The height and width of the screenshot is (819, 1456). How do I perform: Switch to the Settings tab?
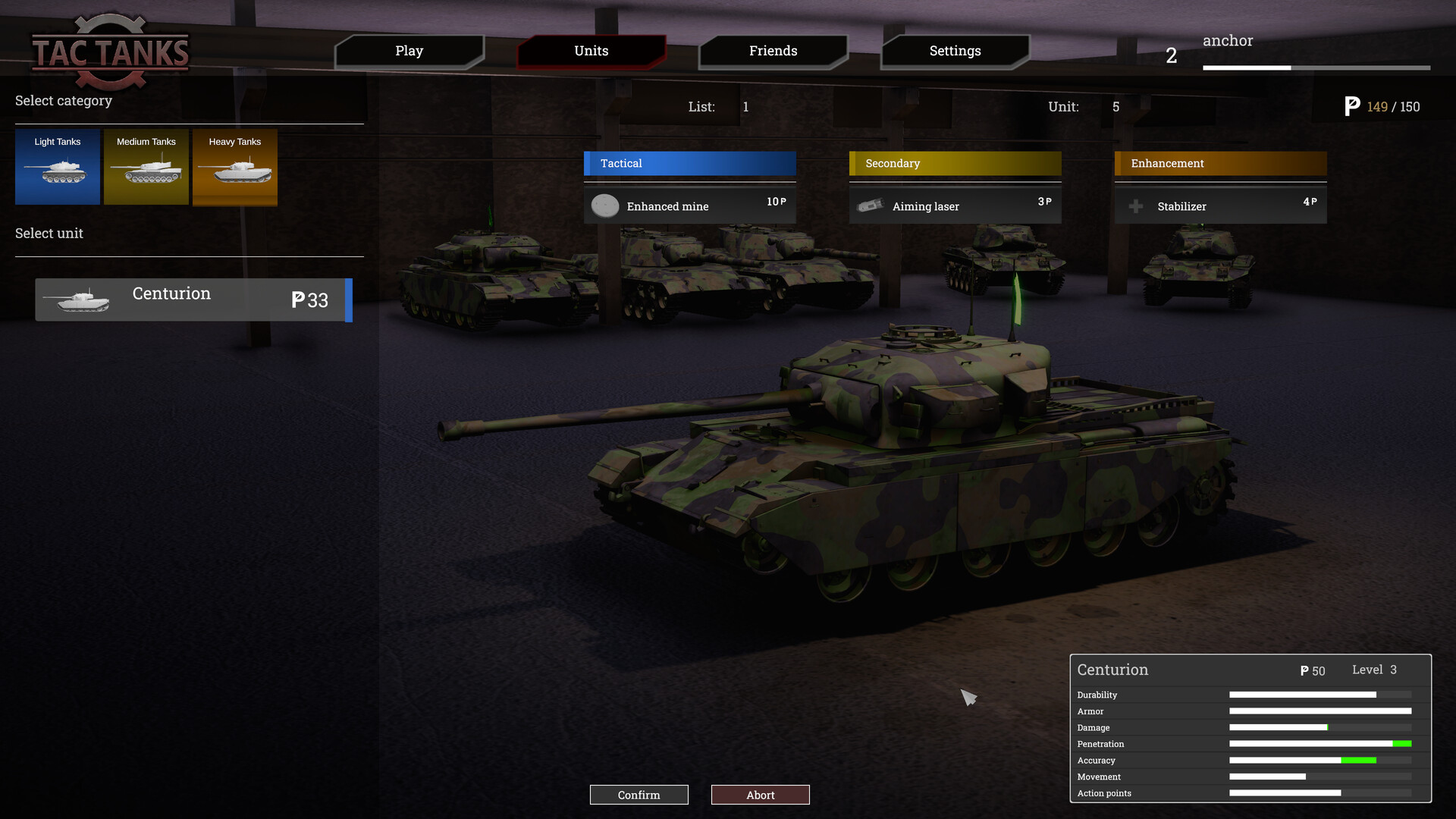point(955,51)
